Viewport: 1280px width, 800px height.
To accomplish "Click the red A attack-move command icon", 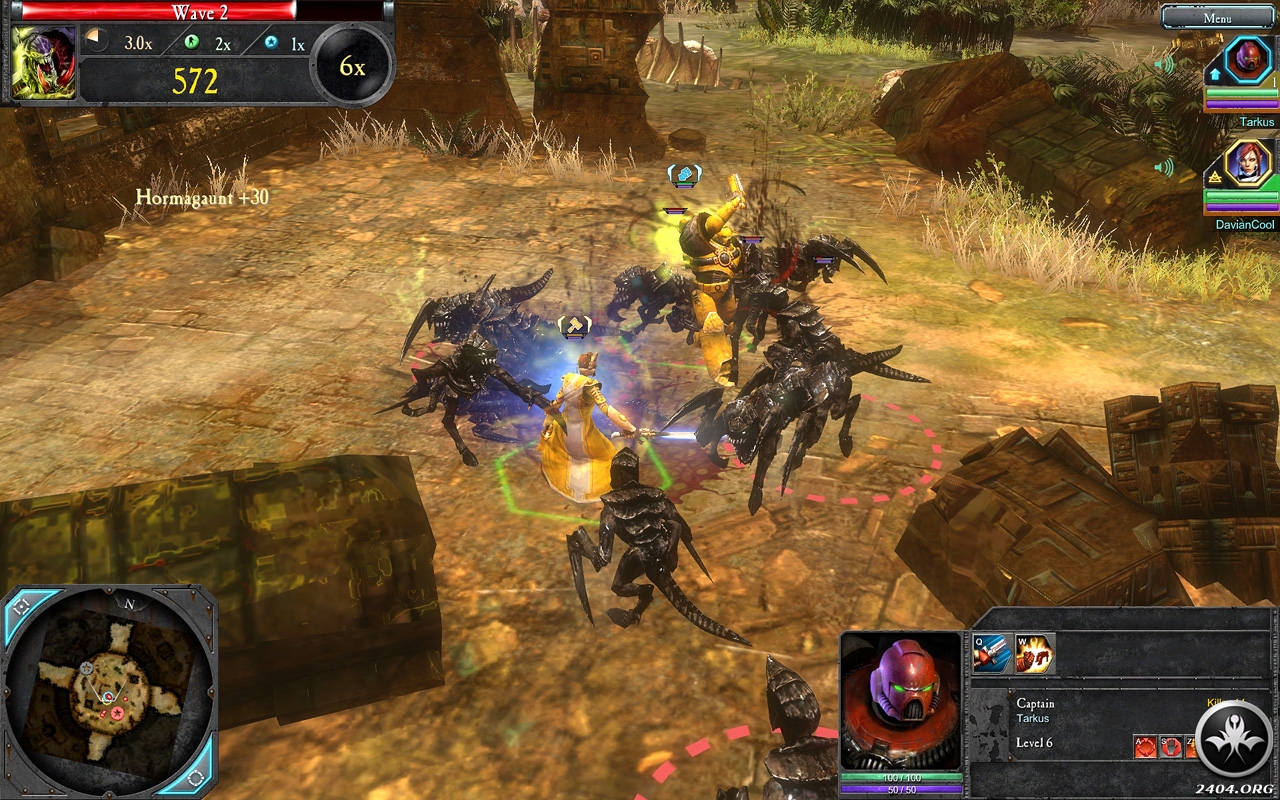I will coord(1145,746).
